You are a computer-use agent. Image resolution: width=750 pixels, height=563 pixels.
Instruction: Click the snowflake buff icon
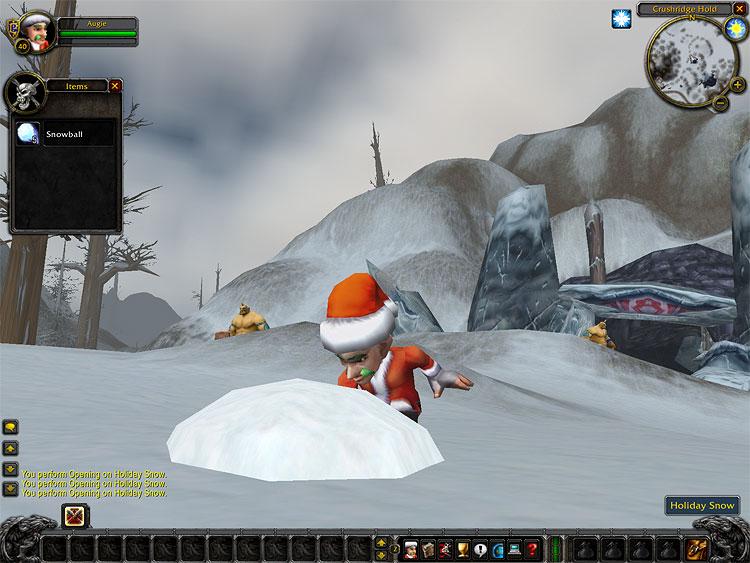pyautogui.click(x=621, y=19)
